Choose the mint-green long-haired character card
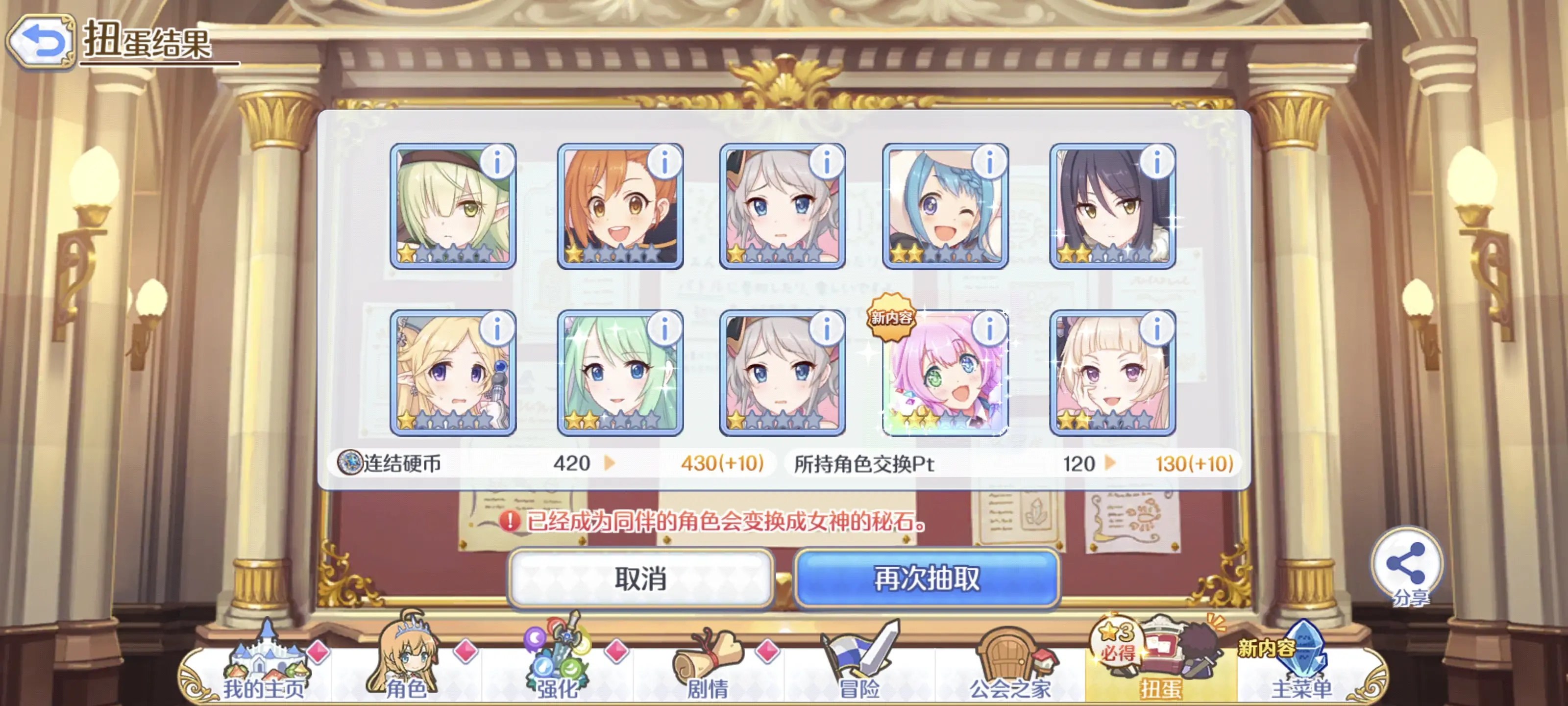The image size is (1568, 706). click(x=620, y=374)
